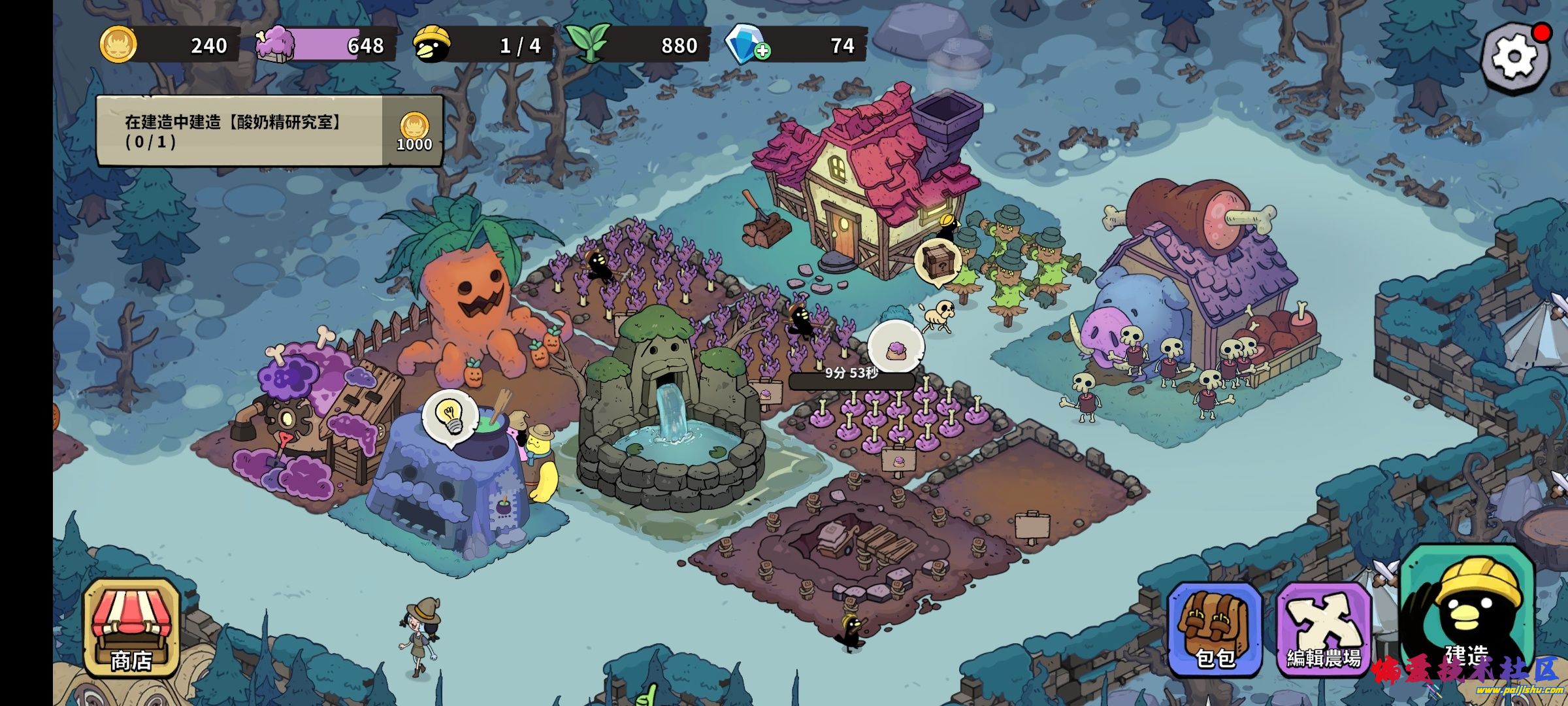The image size is (1568, 706).
Task: Open the 建造 build menu
Action: (x=1467, y=614)
